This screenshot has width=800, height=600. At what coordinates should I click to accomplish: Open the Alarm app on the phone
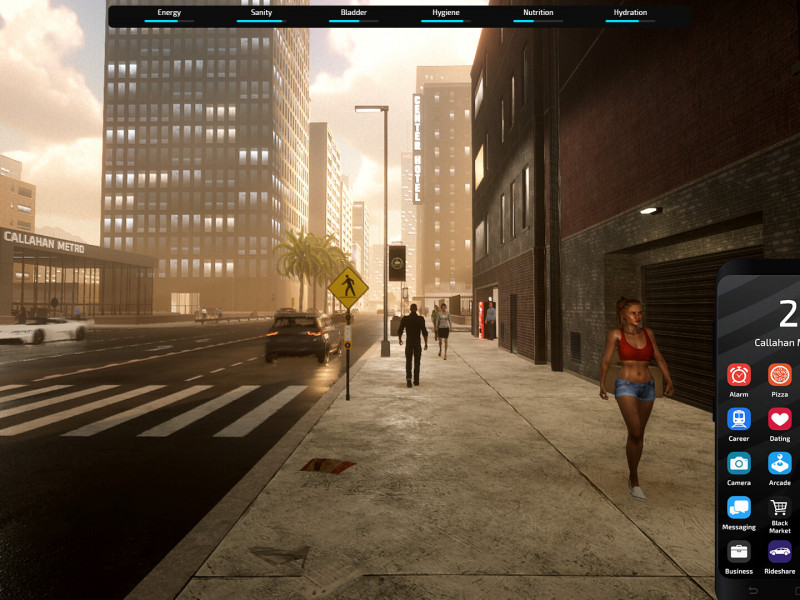739,375
